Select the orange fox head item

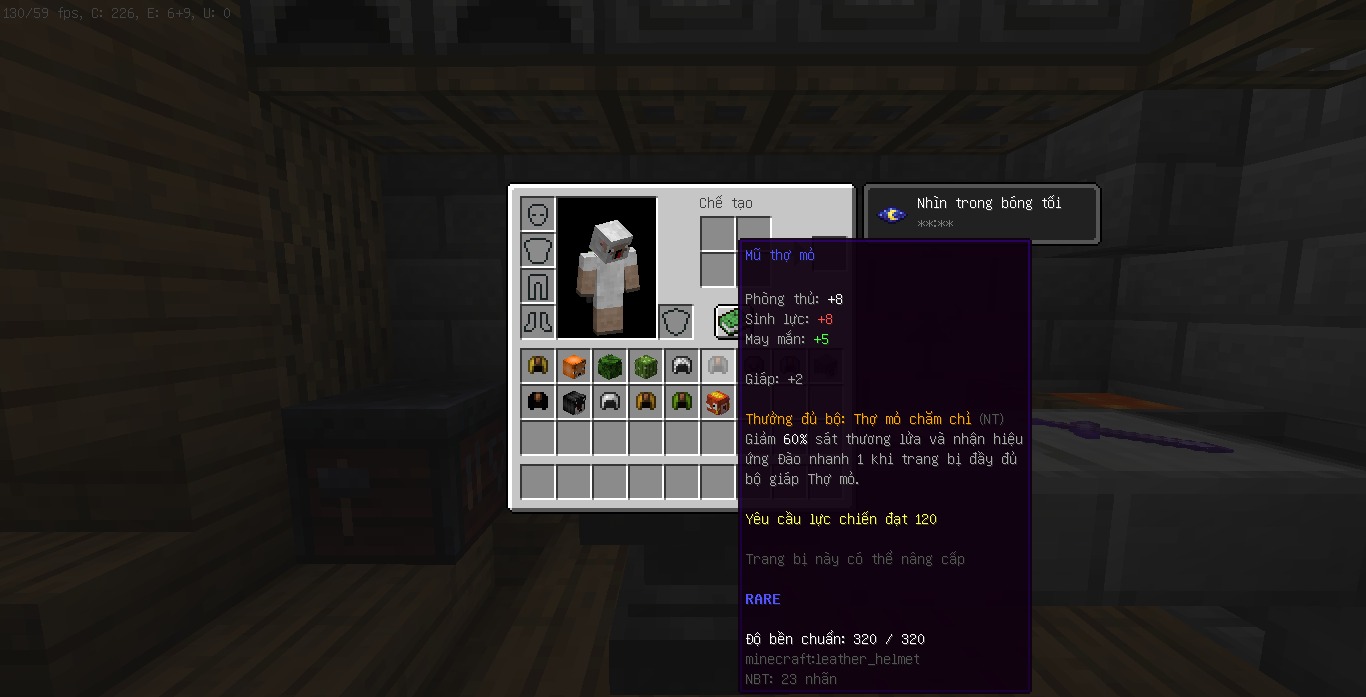[573, 366]
